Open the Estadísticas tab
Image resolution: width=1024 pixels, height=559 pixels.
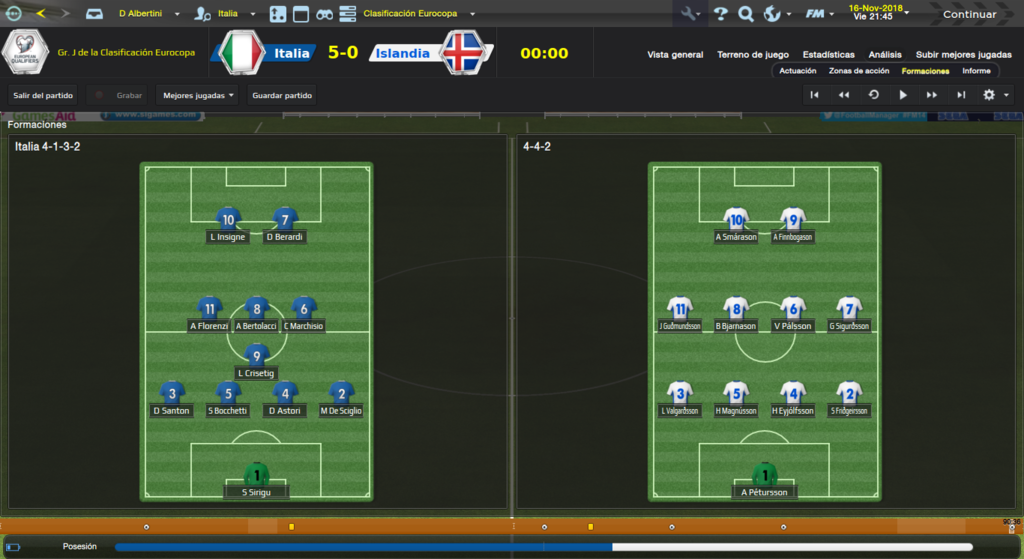coord(828,55)
